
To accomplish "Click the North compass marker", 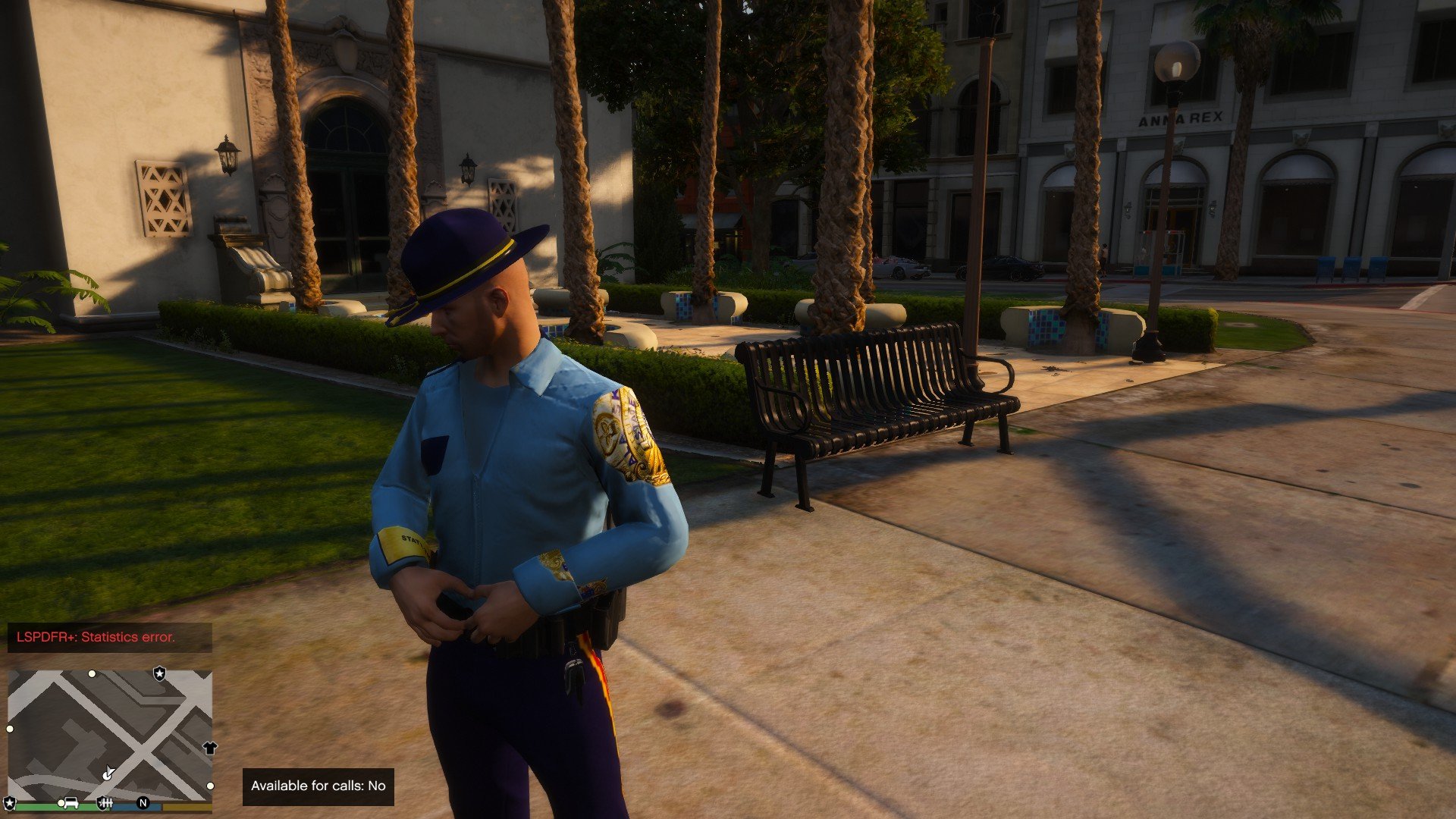I will (143, 802).
